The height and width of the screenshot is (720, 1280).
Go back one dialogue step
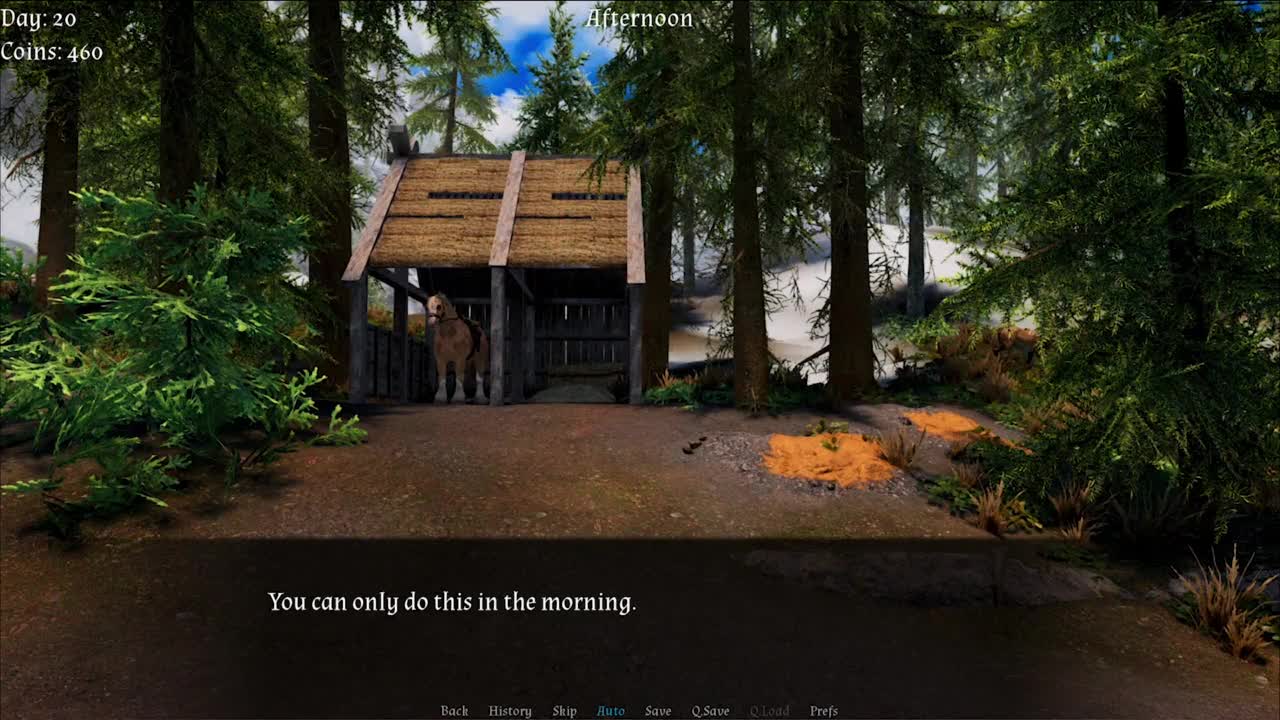click(x=454, y=711)
